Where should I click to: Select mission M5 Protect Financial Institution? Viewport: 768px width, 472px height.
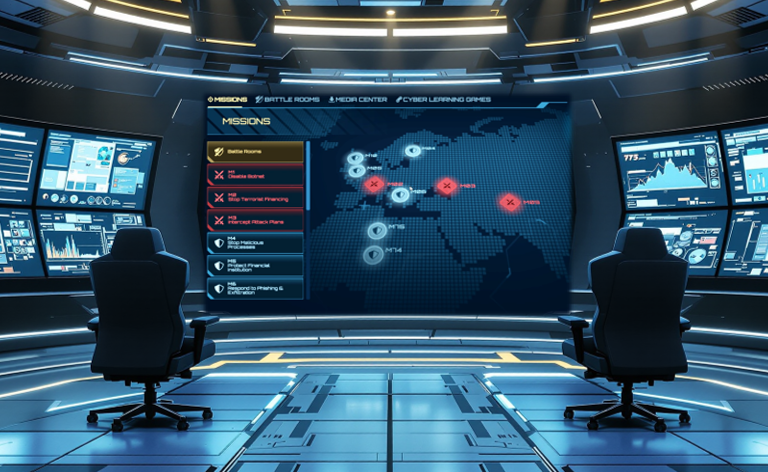click(x=254, y=265)
